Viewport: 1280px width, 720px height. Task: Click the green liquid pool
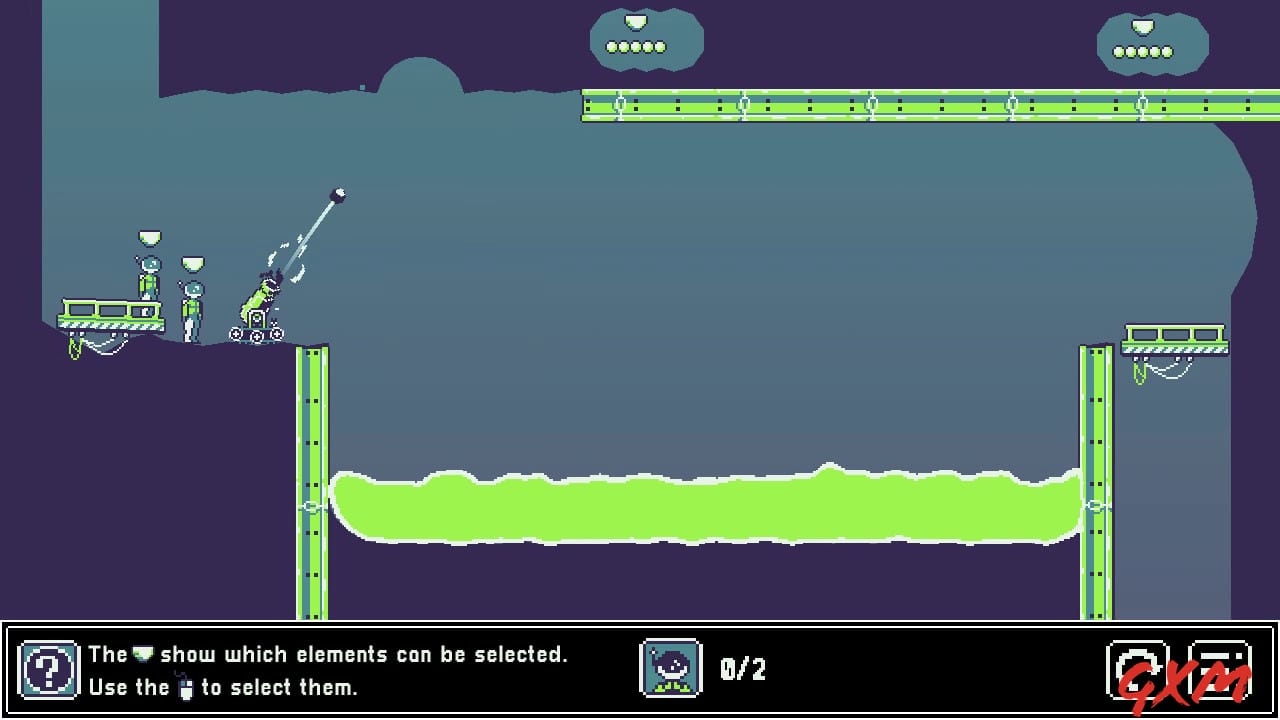click(700, 505)
